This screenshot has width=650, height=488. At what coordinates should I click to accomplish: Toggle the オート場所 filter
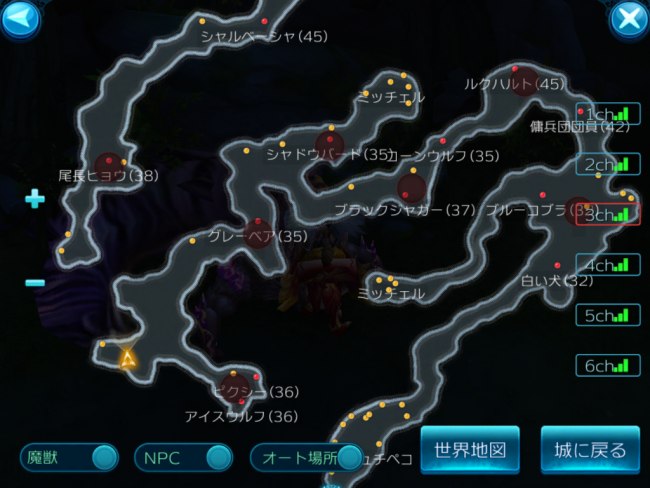coord(306,457)
